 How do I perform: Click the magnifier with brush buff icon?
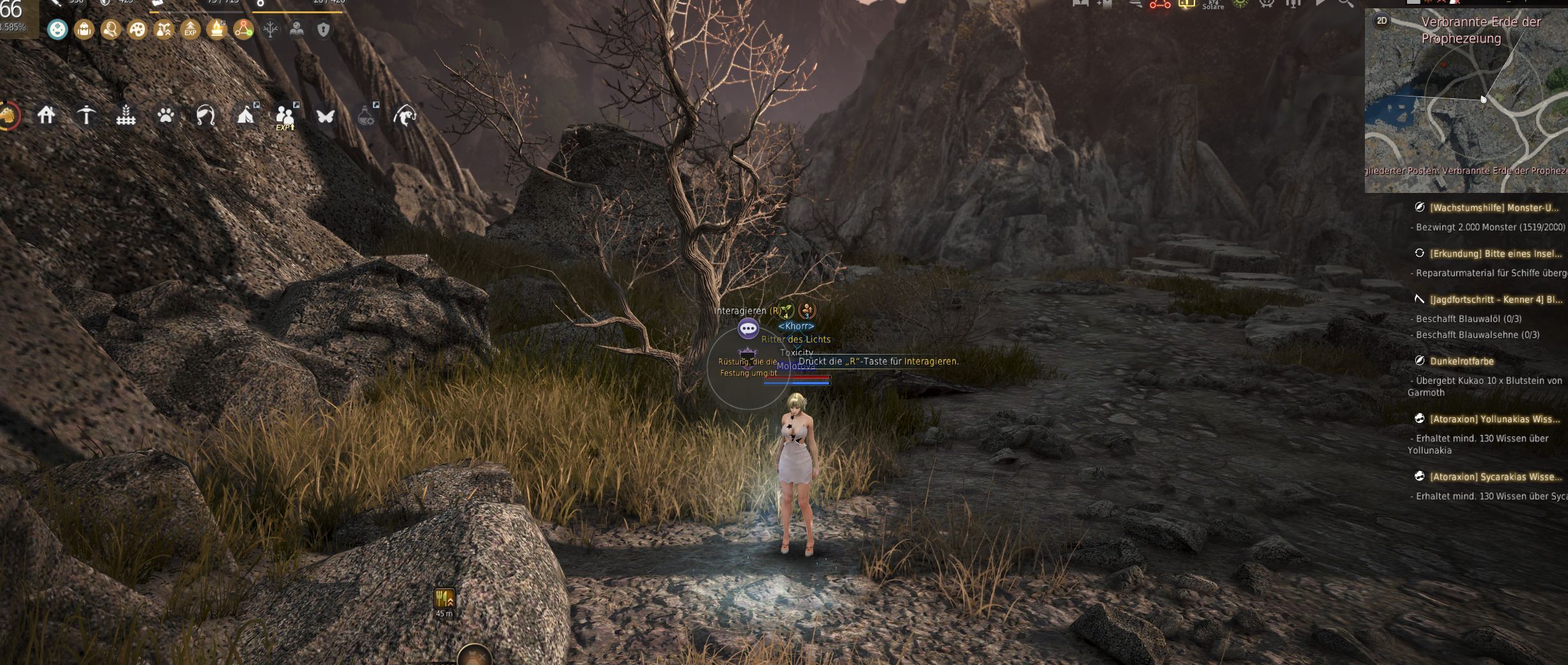click(x=110, y=29)
